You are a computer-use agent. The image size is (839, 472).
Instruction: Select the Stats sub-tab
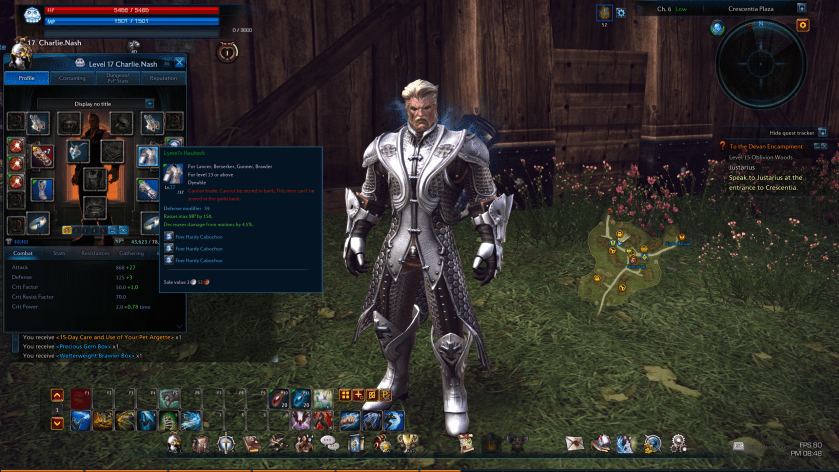(60, 253)
